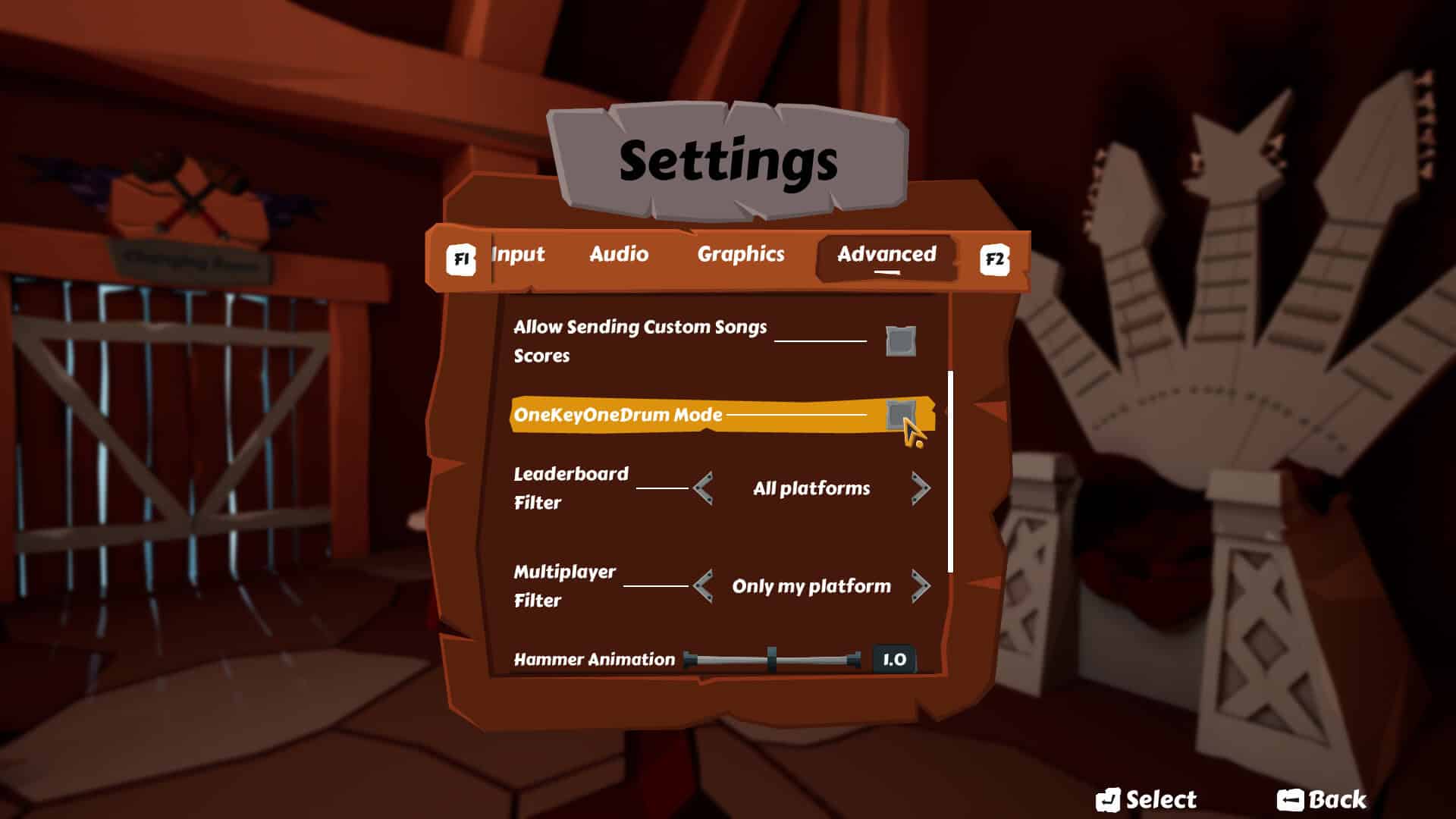Switch to the Audio tab

coord(620,255)
